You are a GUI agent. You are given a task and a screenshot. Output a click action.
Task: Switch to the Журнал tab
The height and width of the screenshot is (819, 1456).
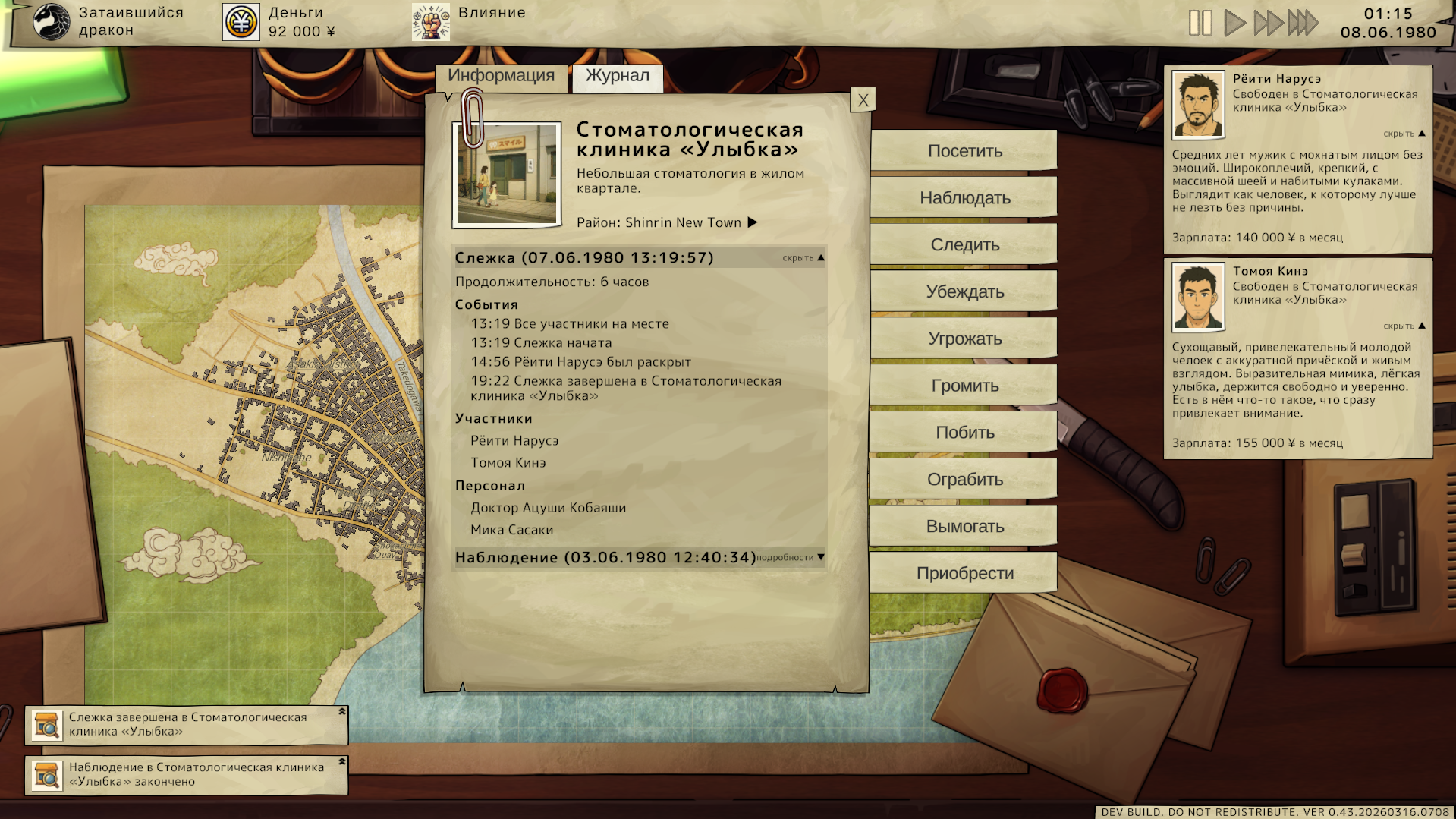click(617, 76)
